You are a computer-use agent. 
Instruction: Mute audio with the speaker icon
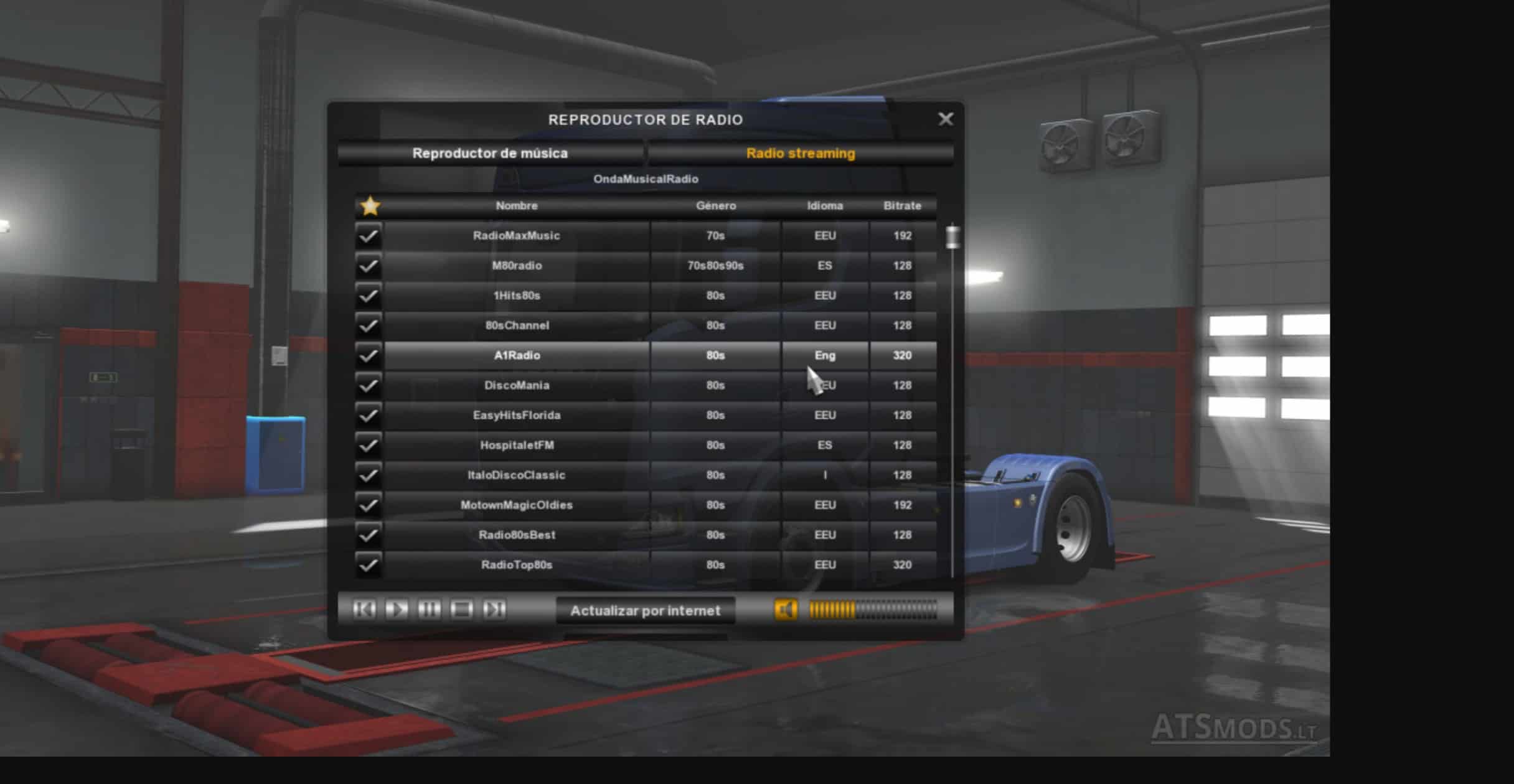(786, 610)
